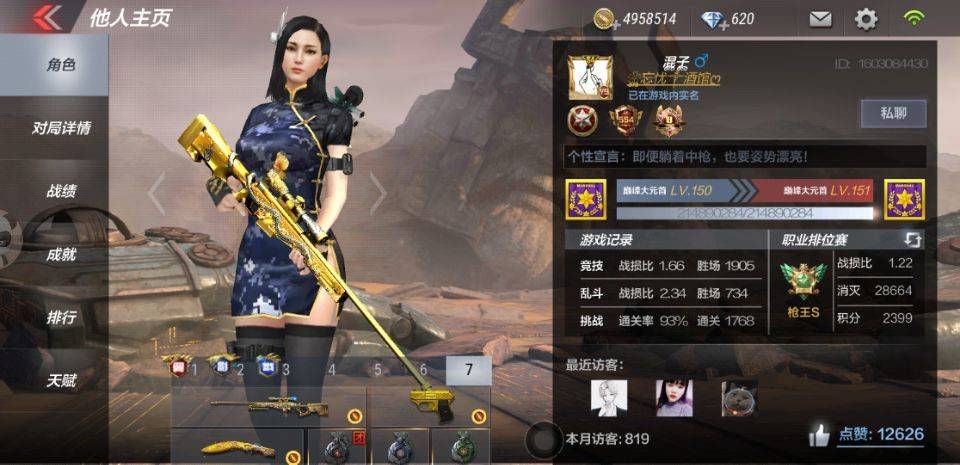This screenshot has height=465, width=960.
Task: Switch to loadout bag 4
Action: pyautogui.click(x=331, y=370)
